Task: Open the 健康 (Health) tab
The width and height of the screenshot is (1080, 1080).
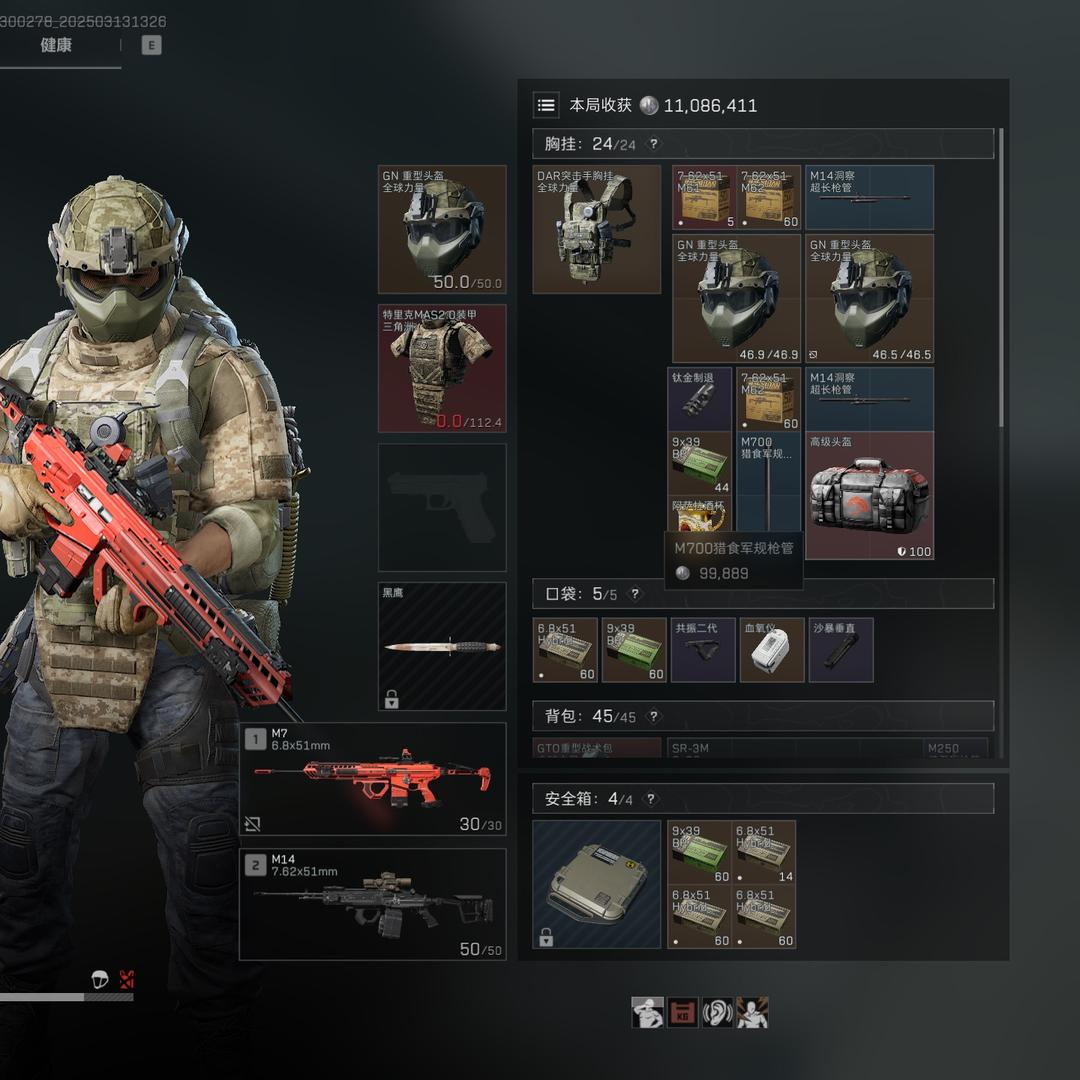Action: [x=56, y=45]
